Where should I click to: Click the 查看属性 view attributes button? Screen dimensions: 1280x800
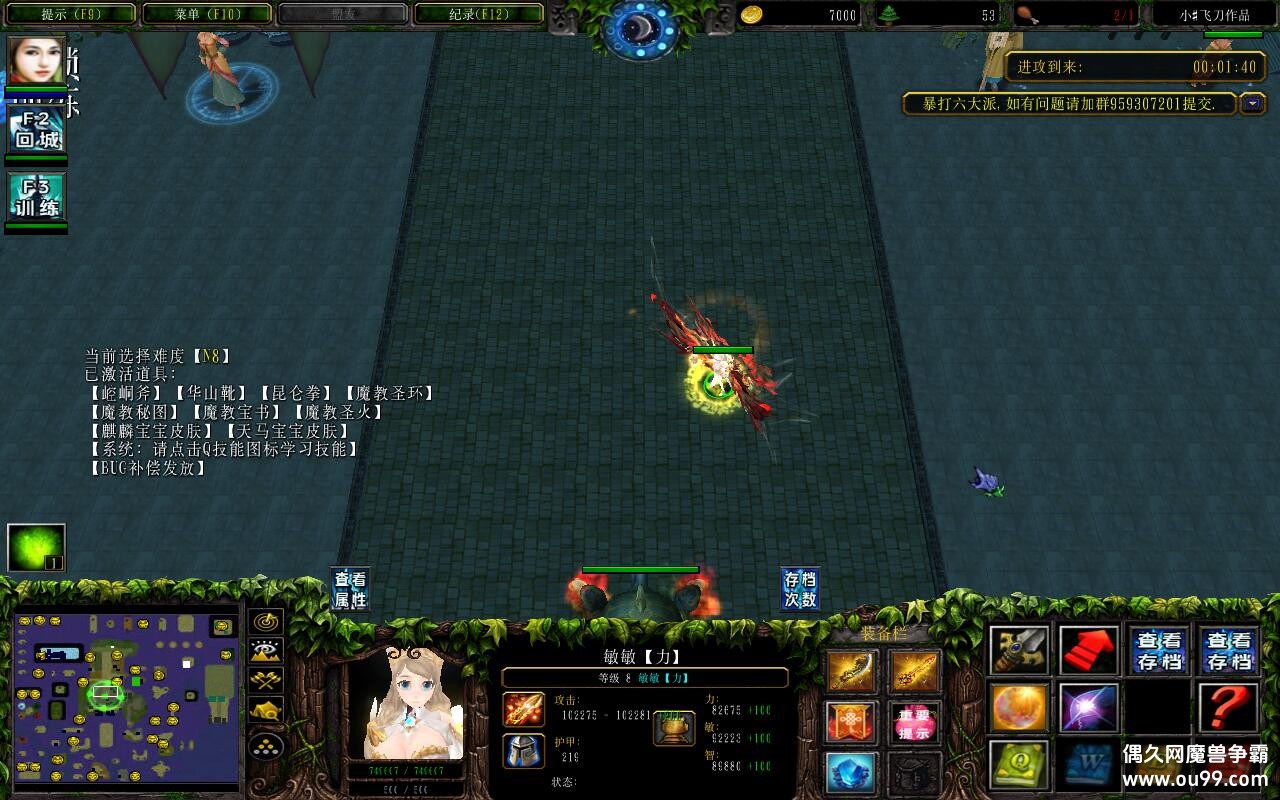(350, 590)
